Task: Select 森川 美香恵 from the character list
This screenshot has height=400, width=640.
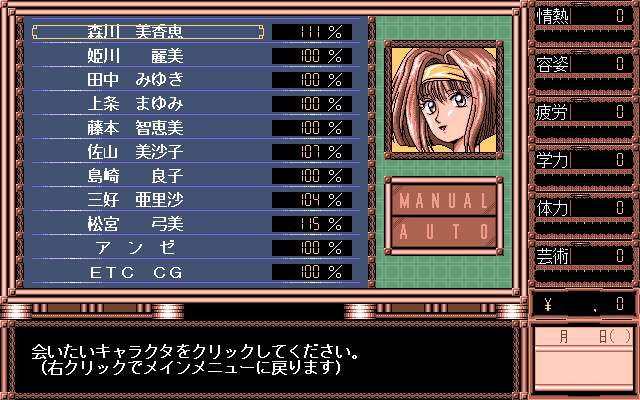Action: point(150,31)
